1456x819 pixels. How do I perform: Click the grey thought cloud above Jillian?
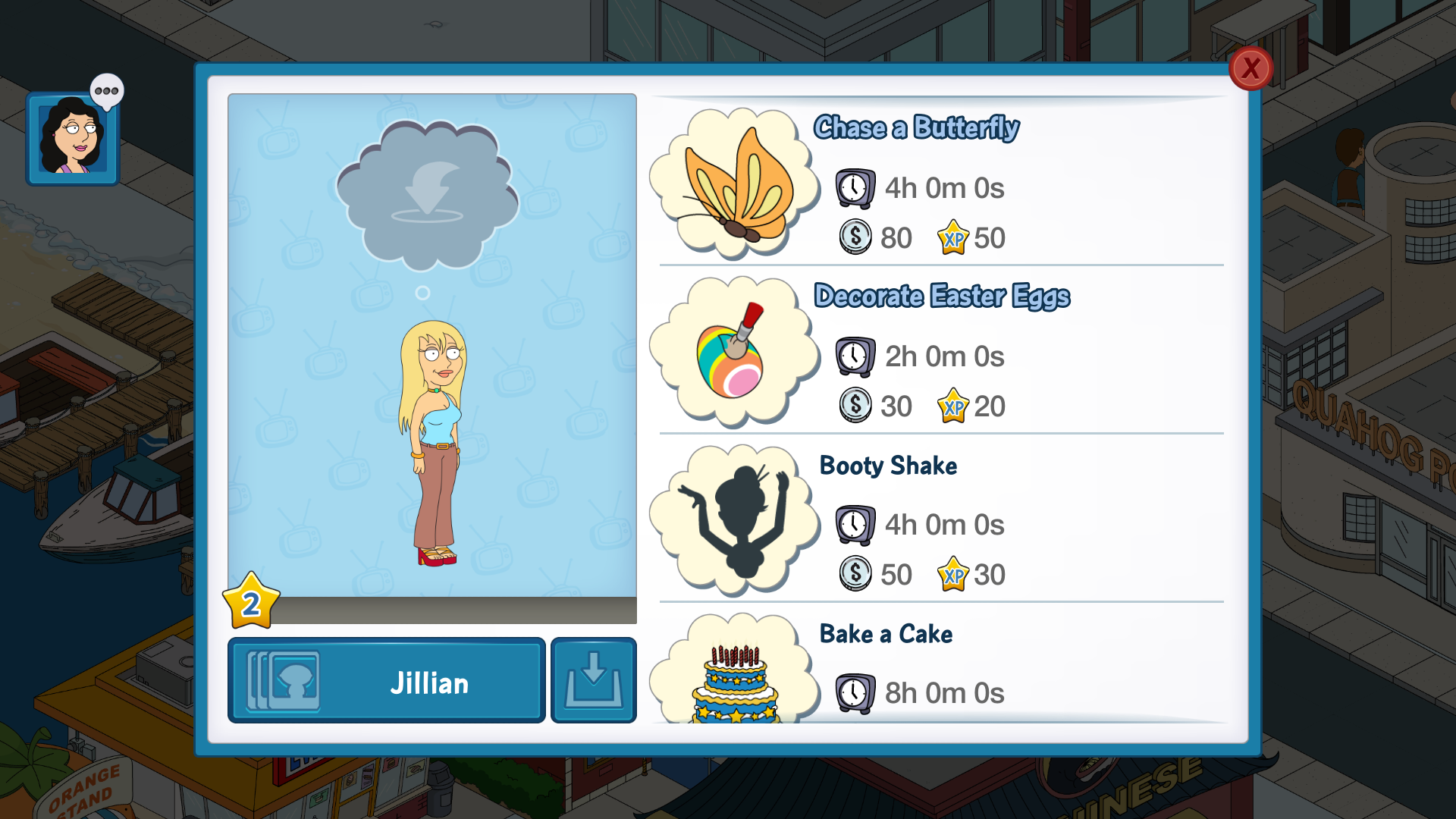[427, 195]
